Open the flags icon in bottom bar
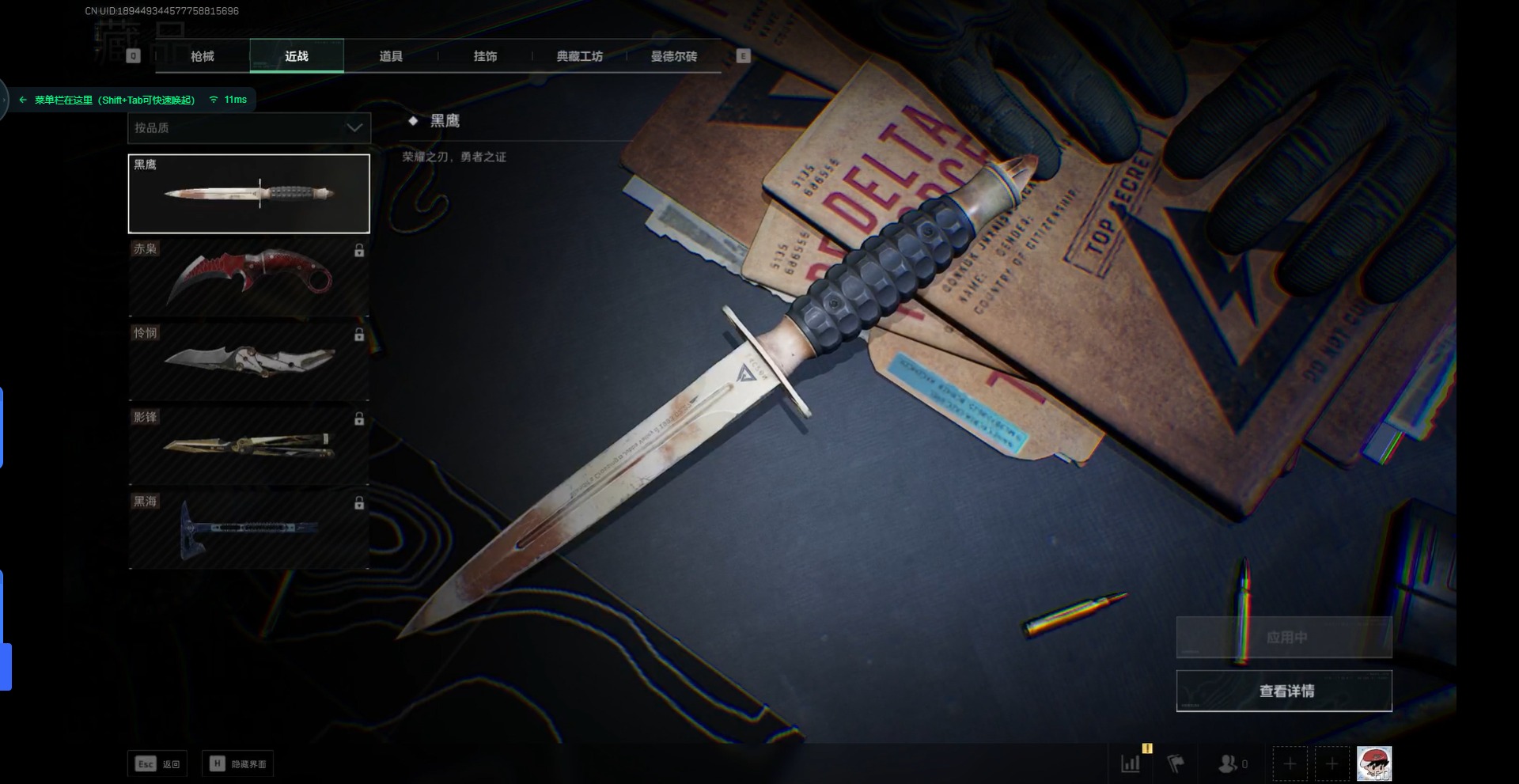The width and height of the screenshot is (1519, 784). click(1176, 763)
